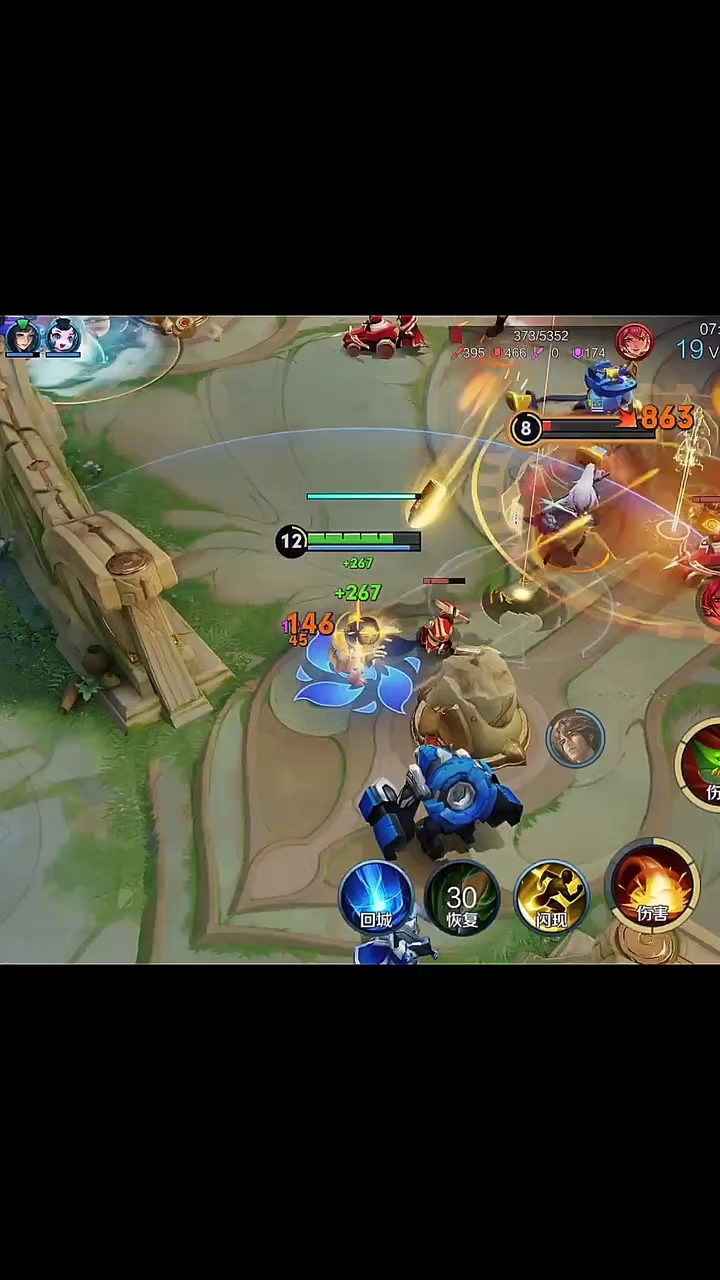The image size is (720, 1280).
Task: Choose the dark-haired ally portrait with pink face
Action: pos(63,338)
